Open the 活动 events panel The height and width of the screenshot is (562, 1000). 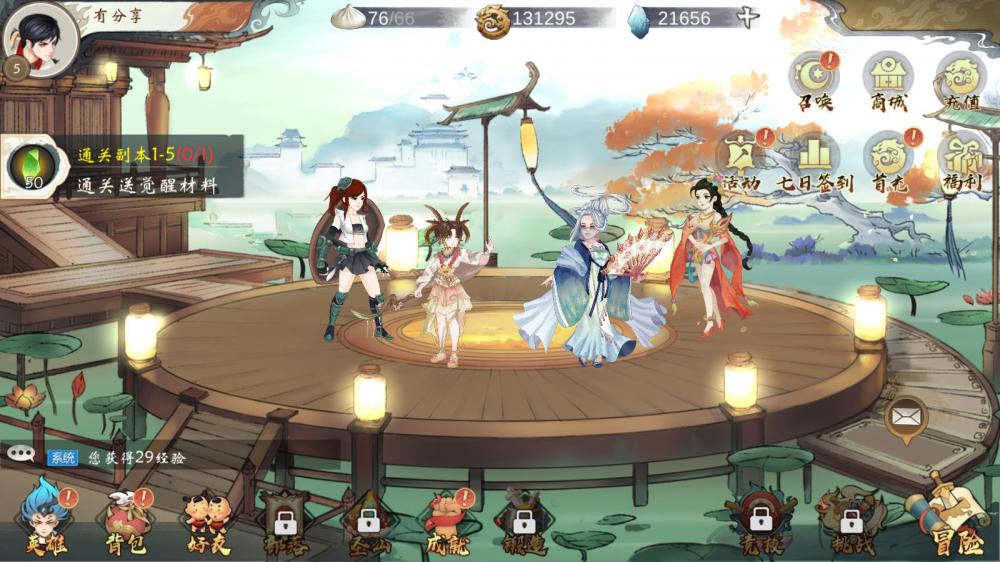pos(740,160)
